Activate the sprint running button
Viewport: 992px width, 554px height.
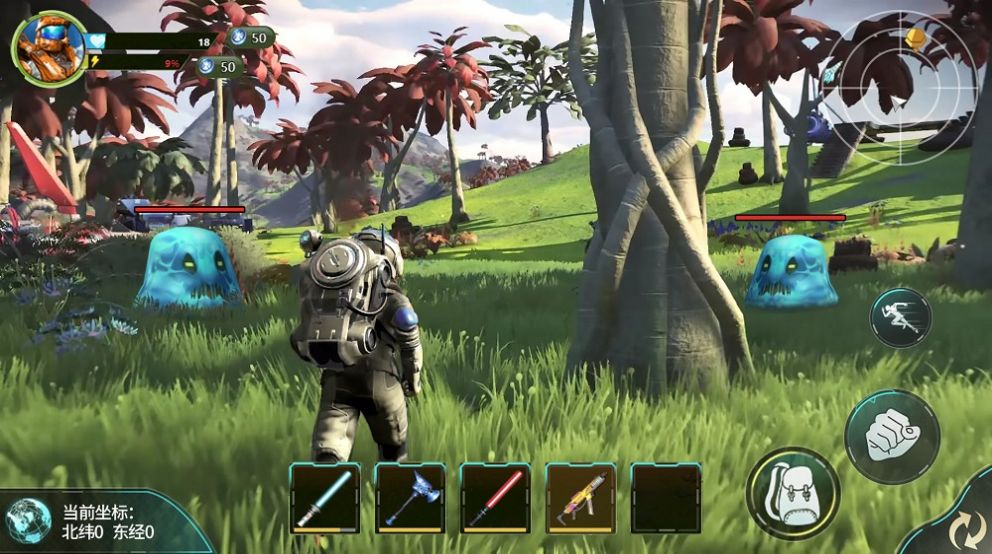tap(900, 318)
